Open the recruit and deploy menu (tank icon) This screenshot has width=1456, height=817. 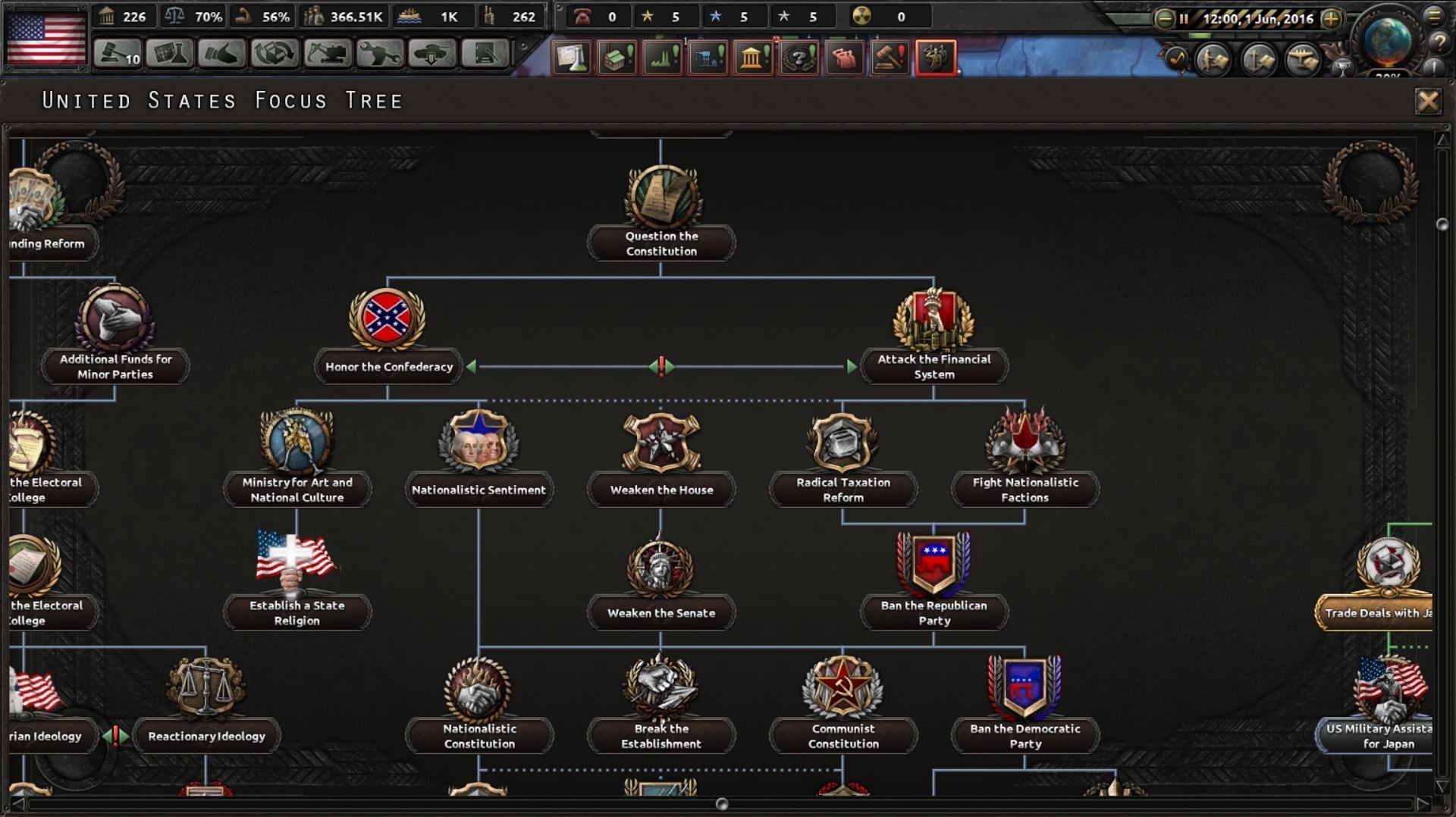[x=432, y=55]
